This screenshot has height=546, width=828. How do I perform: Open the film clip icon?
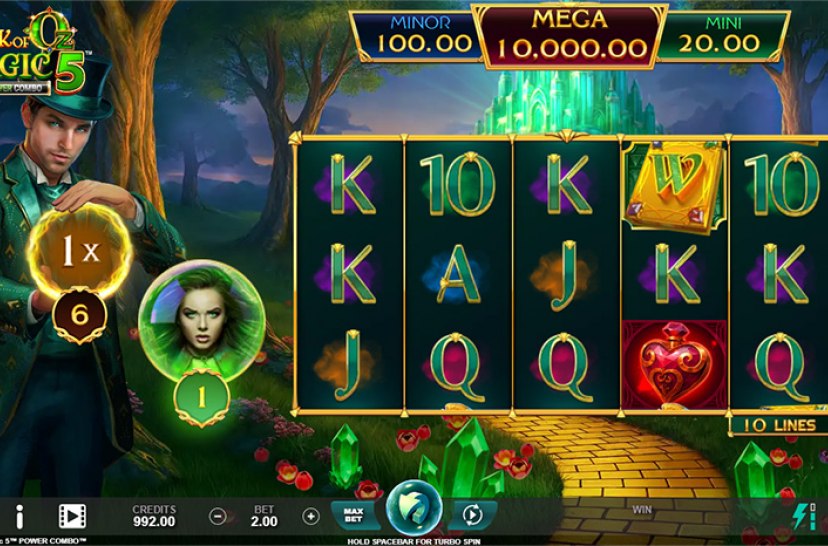(x=71, y=516)
